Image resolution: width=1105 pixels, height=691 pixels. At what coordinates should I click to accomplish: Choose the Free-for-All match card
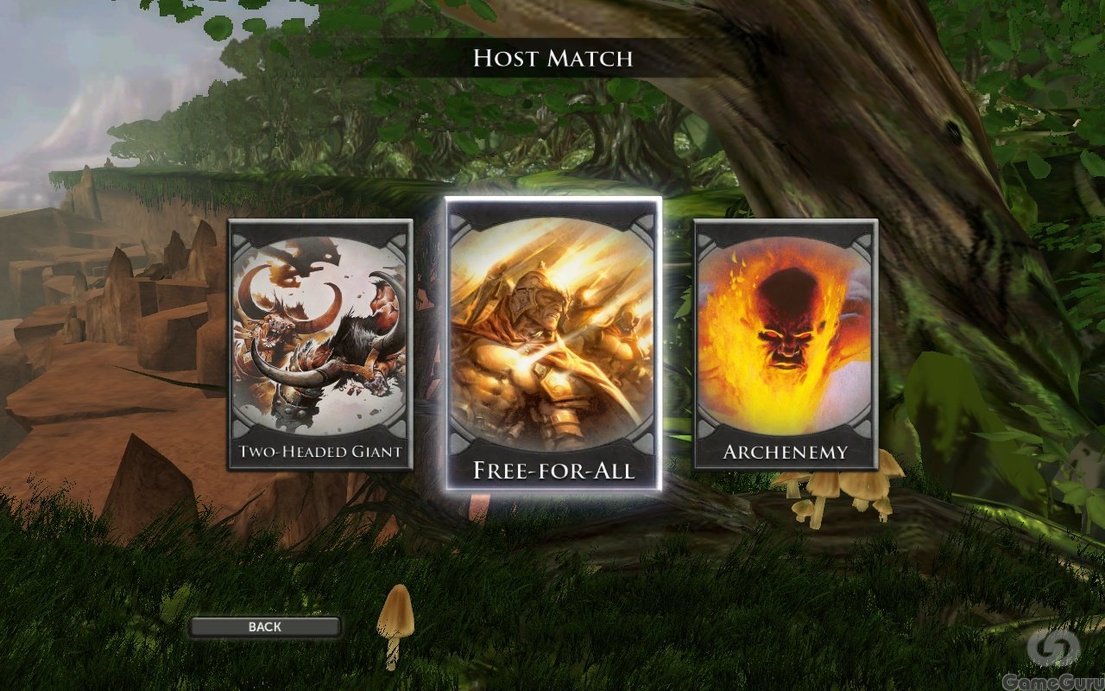[553, 343]
